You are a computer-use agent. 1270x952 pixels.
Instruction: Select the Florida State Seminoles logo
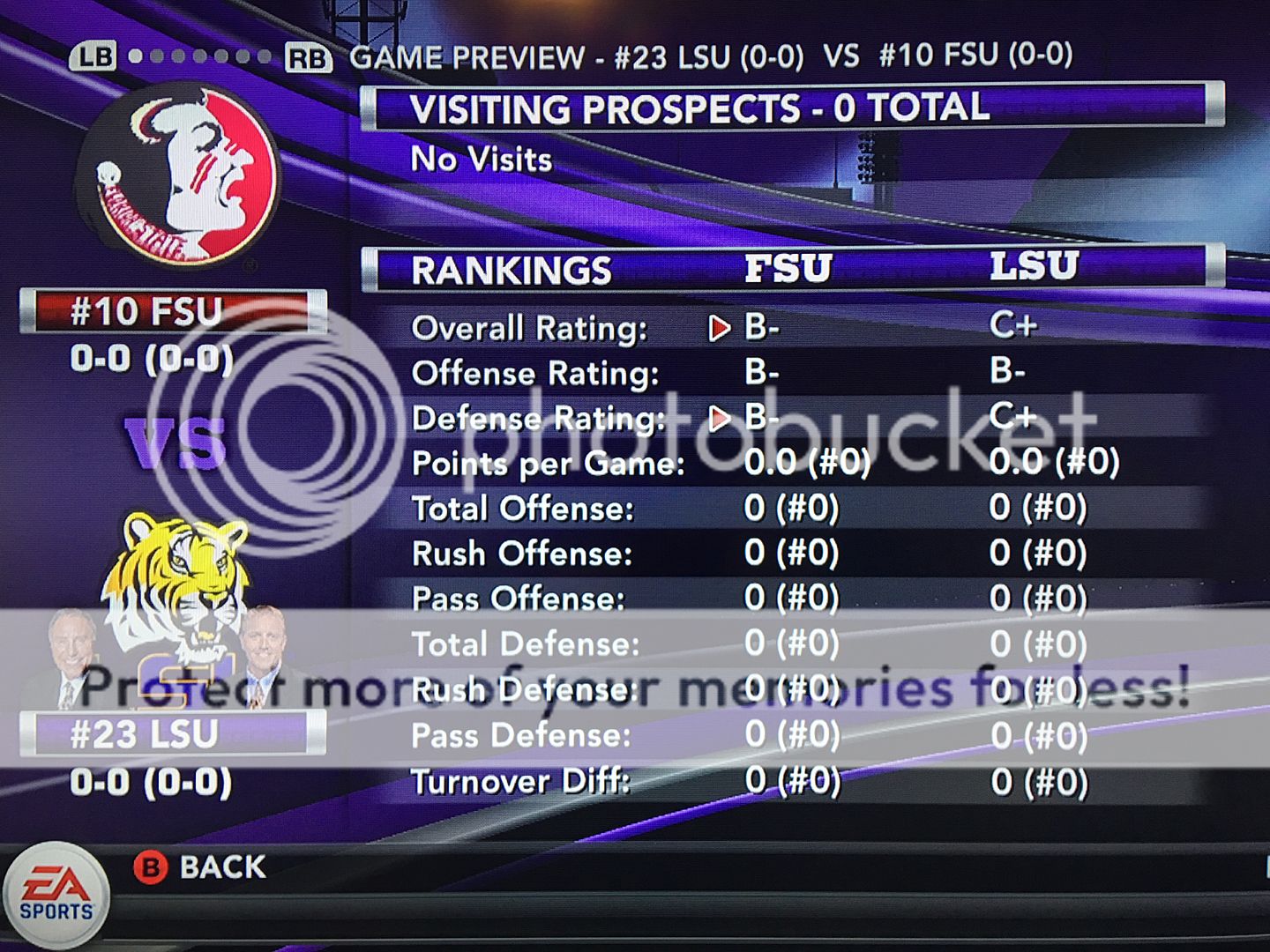tap(181, 176)
